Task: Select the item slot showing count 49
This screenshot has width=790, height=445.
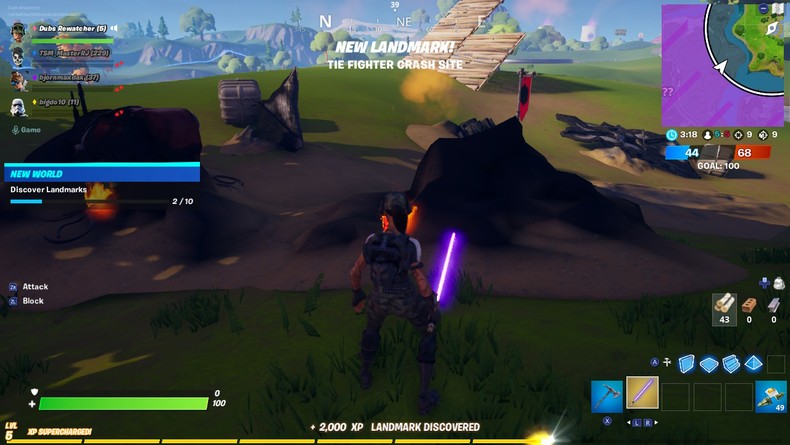Action: tap(770, 396)
